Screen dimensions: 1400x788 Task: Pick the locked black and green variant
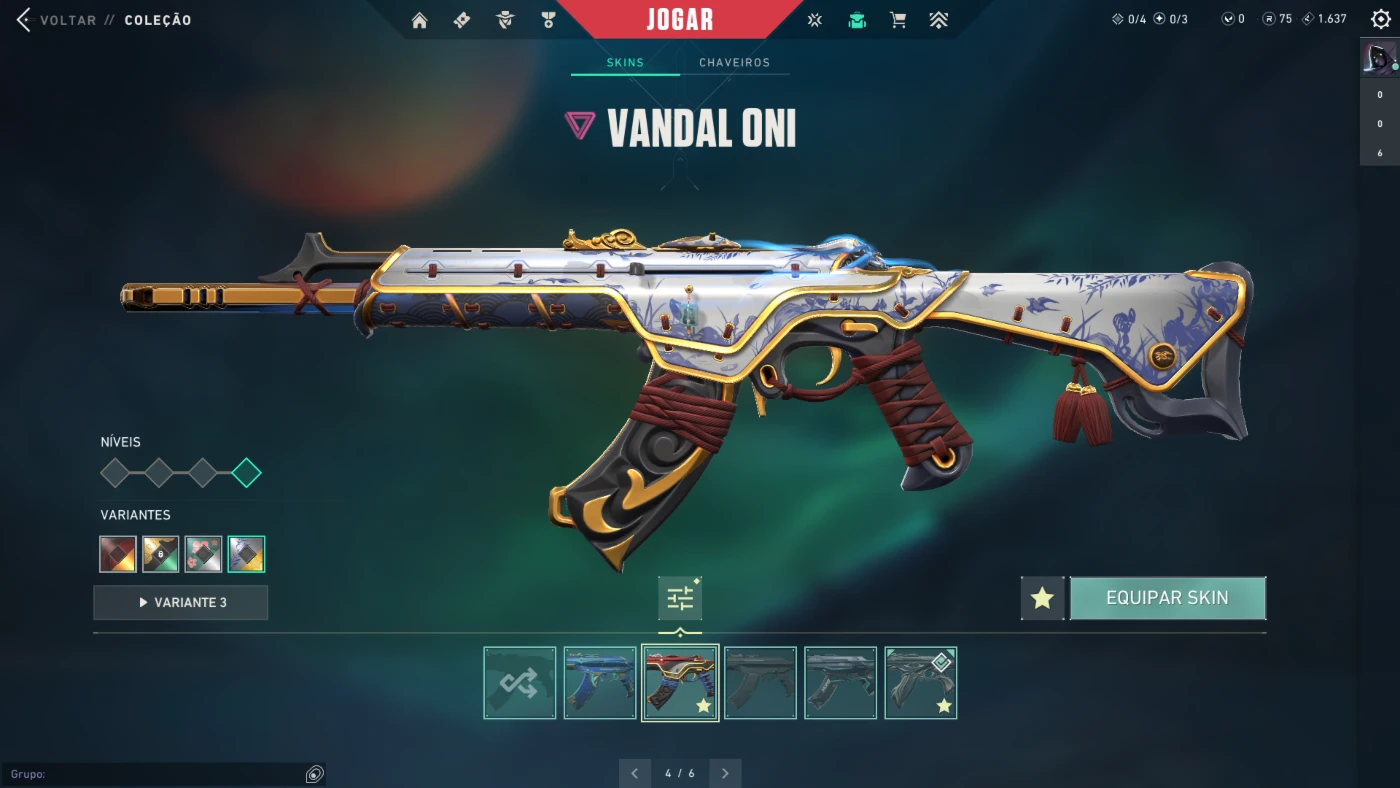pos(160,554)
